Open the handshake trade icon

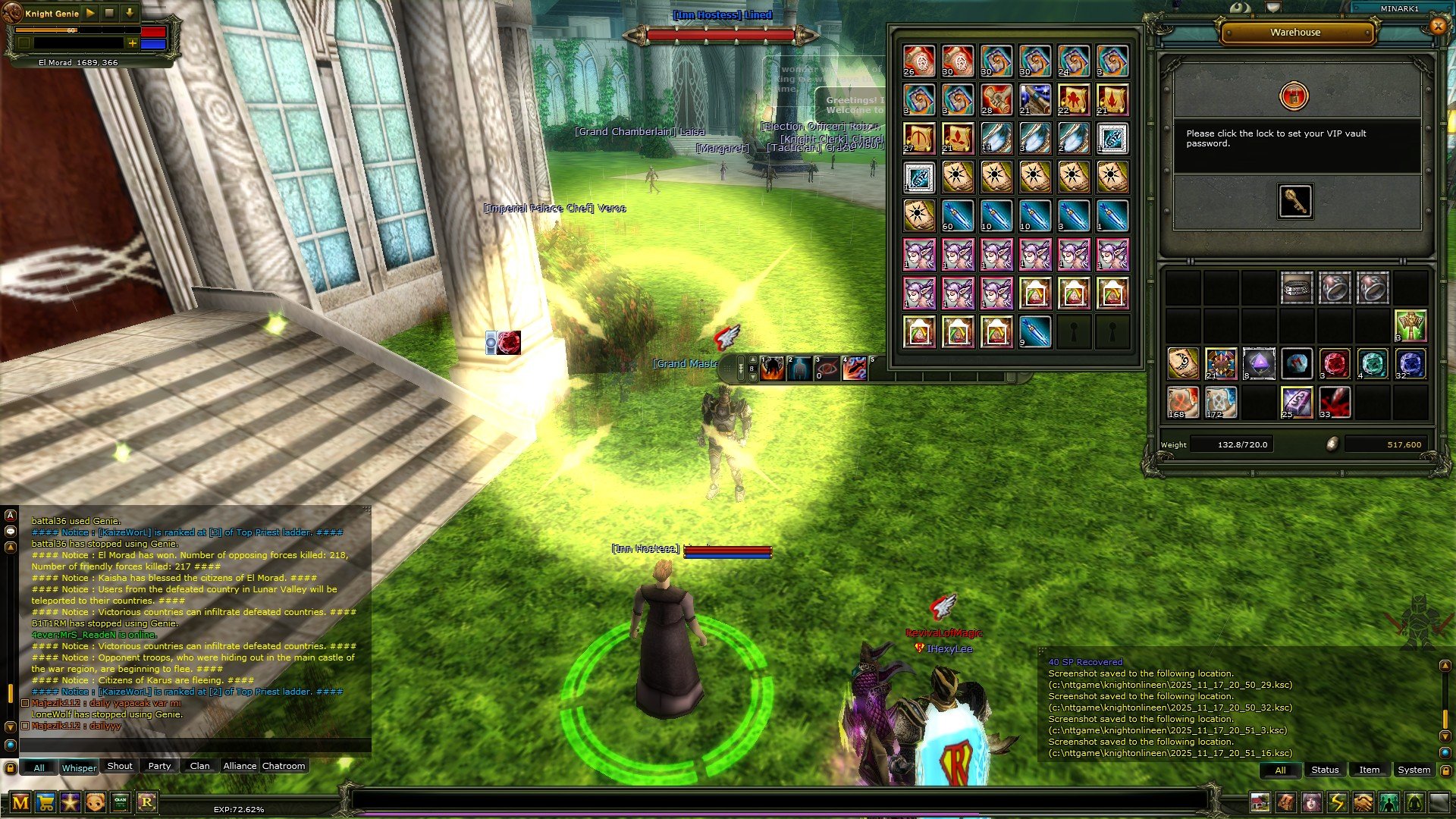1363,802
